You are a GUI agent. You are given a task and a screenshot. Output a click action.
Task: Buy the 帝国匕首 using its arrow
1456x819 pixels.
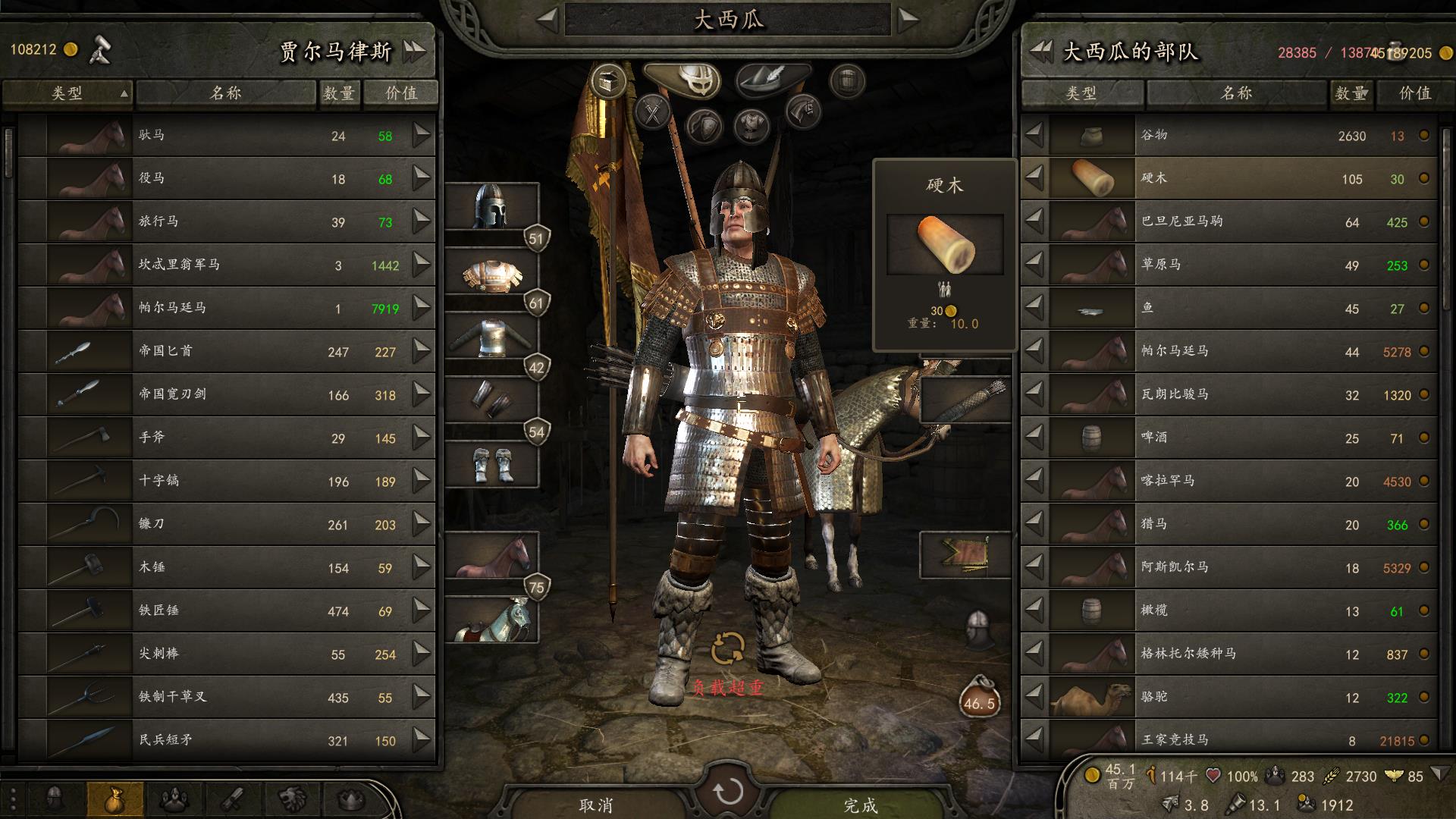tap(422, 351)
